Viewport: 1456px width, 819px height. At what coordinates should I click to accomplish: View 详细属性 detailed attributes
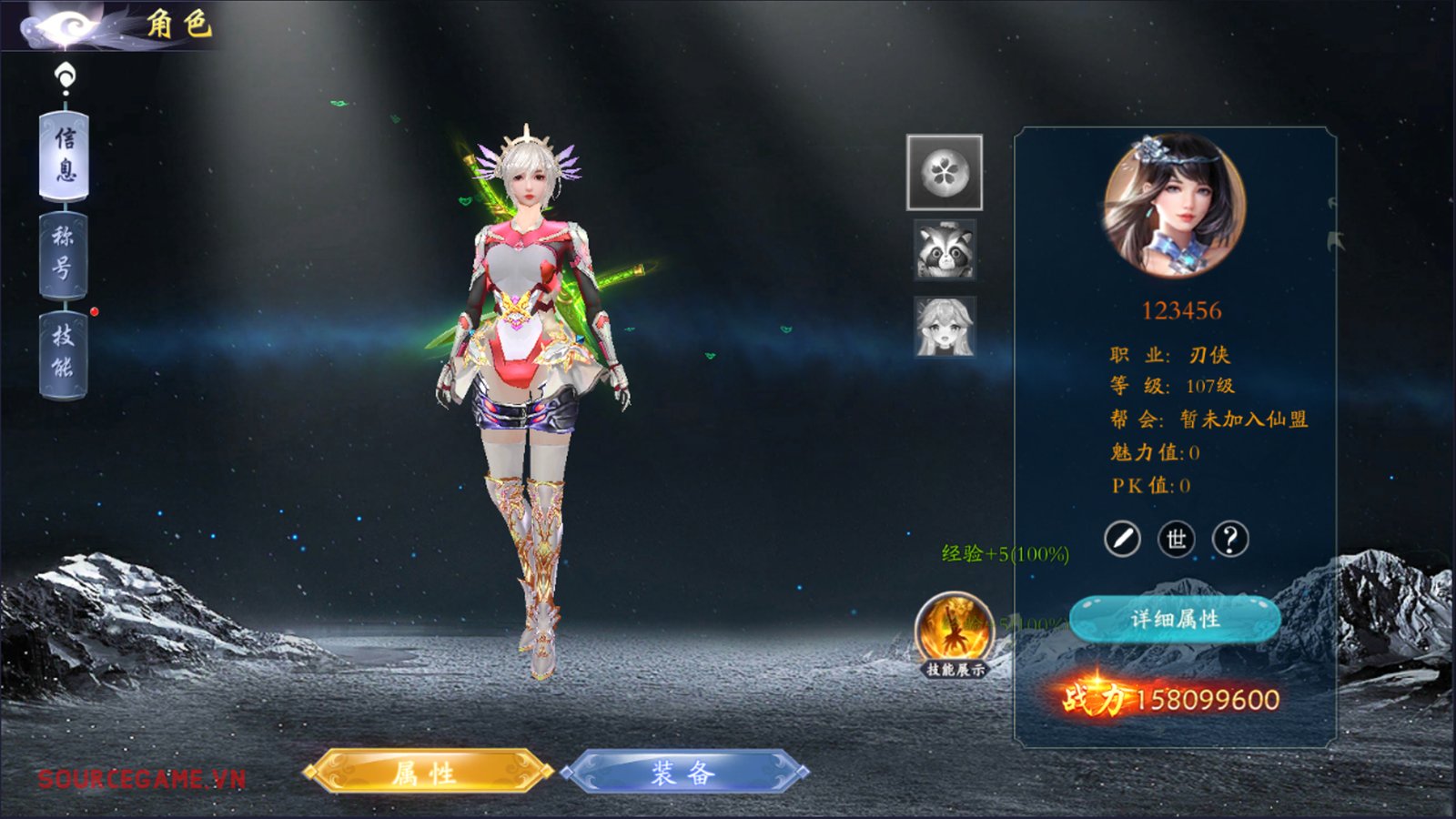coord(1175,620)
